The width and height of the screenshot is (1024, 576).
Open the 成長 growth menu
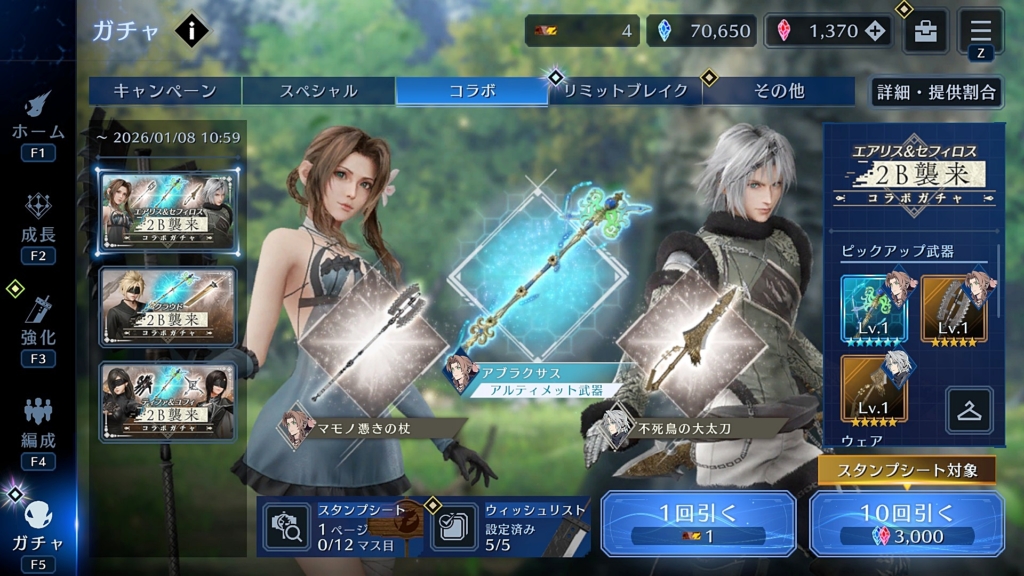coord(38,226)
